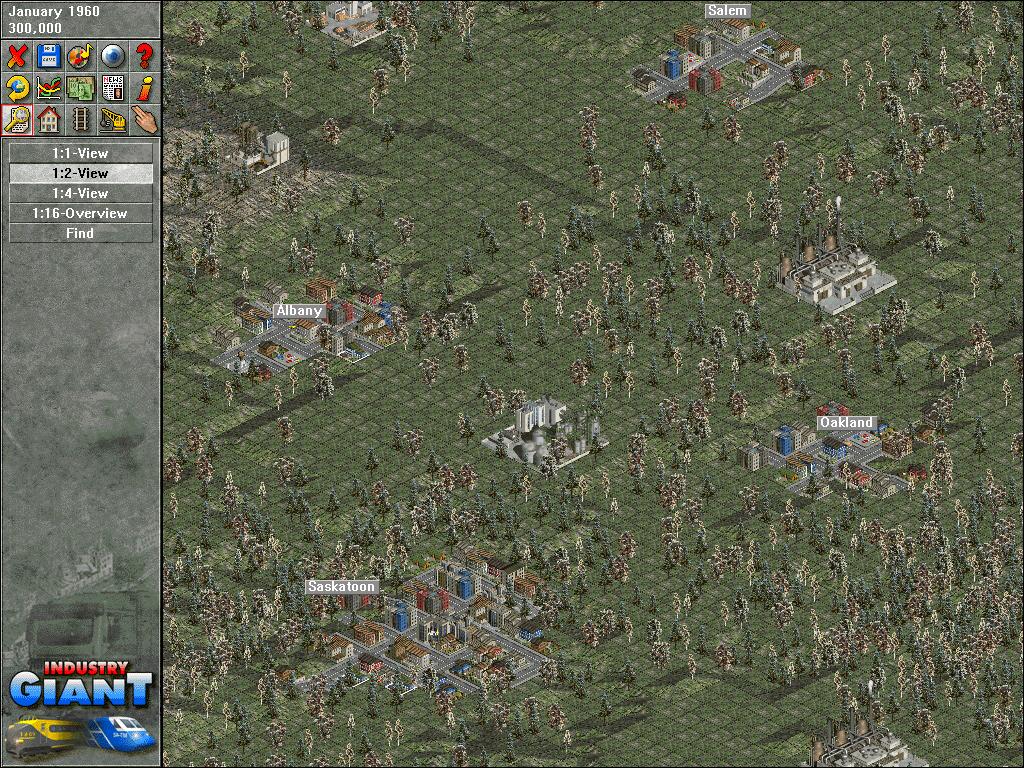Choose the house building tool
The image size is (1024, 768).
(49, 120)
